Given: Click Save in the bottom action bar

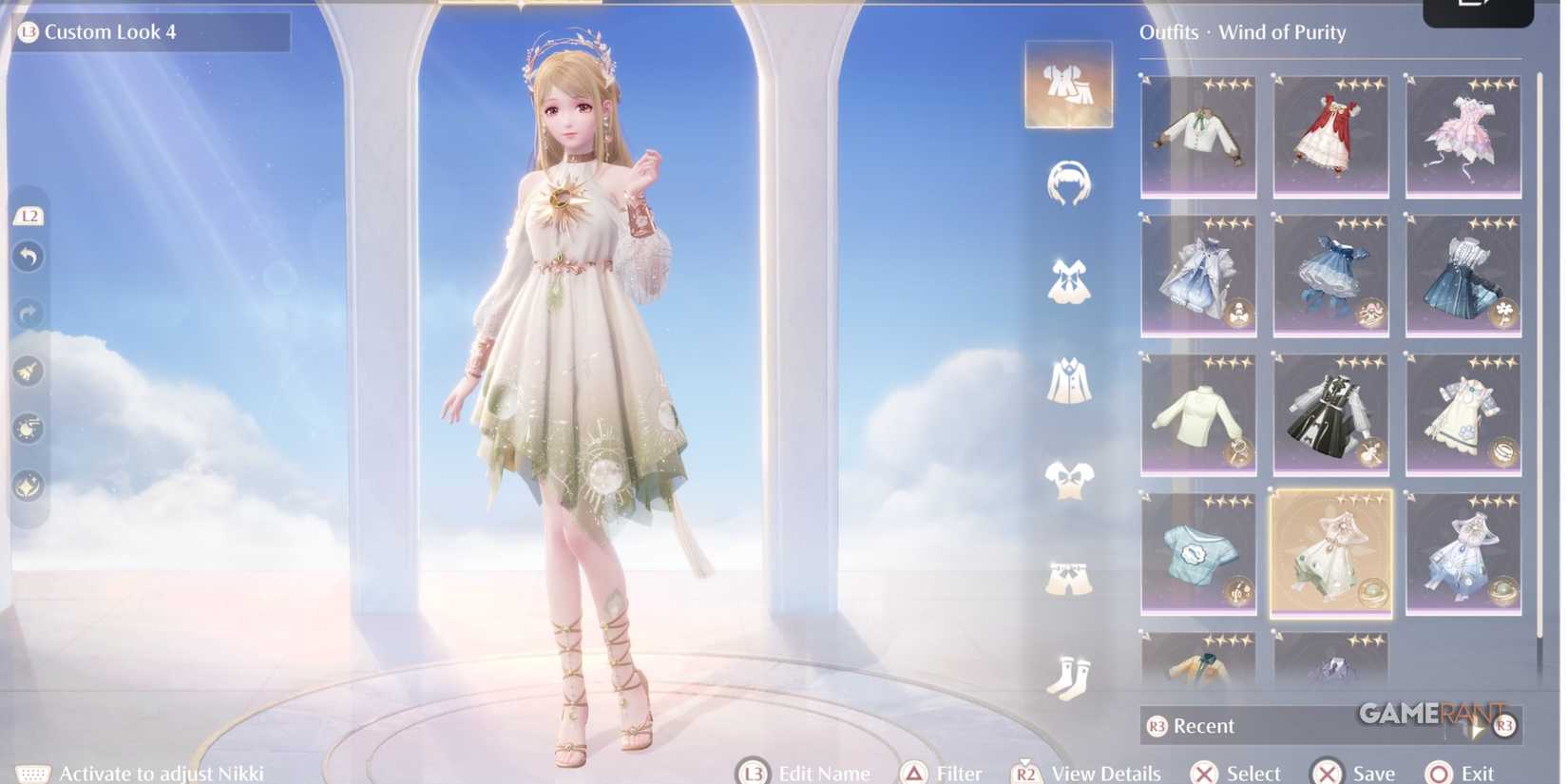Looking at the screenshot, I should (x=1363, y=773).
